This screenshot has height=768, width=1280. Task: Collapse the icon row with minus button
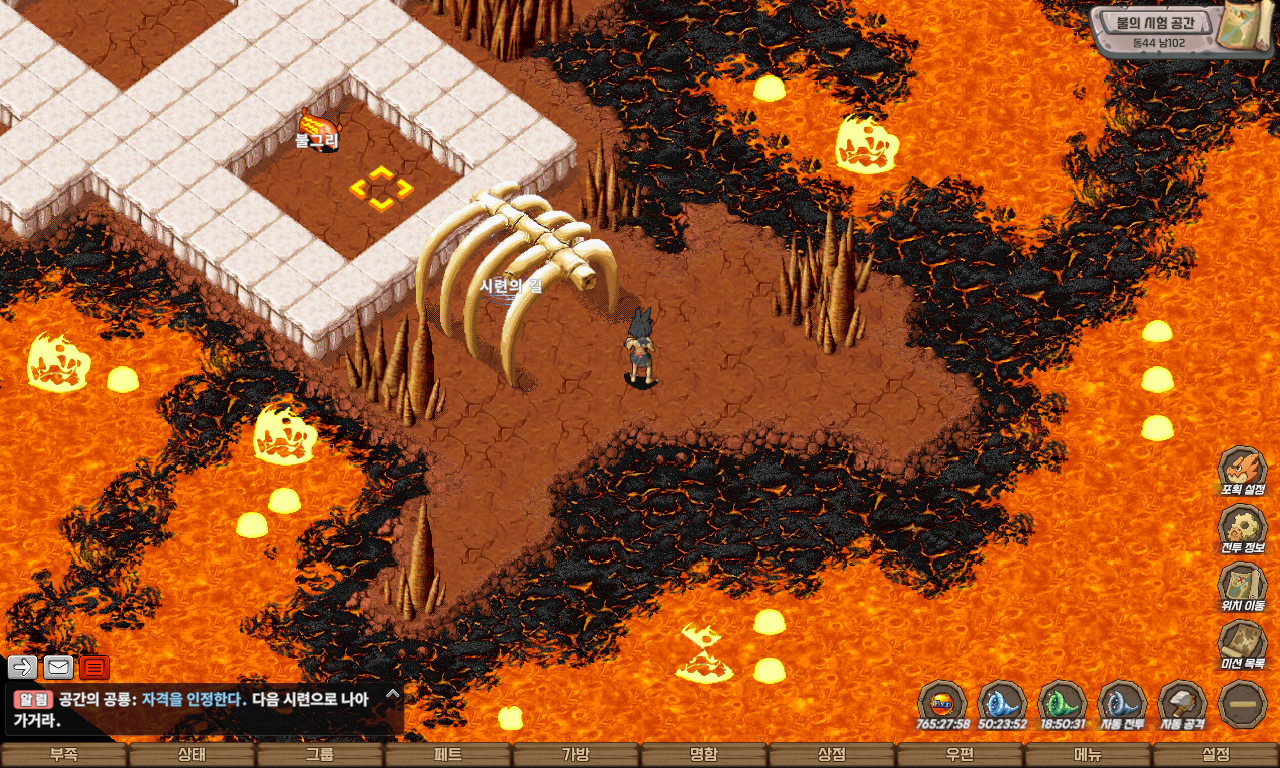coord(1243,702)
